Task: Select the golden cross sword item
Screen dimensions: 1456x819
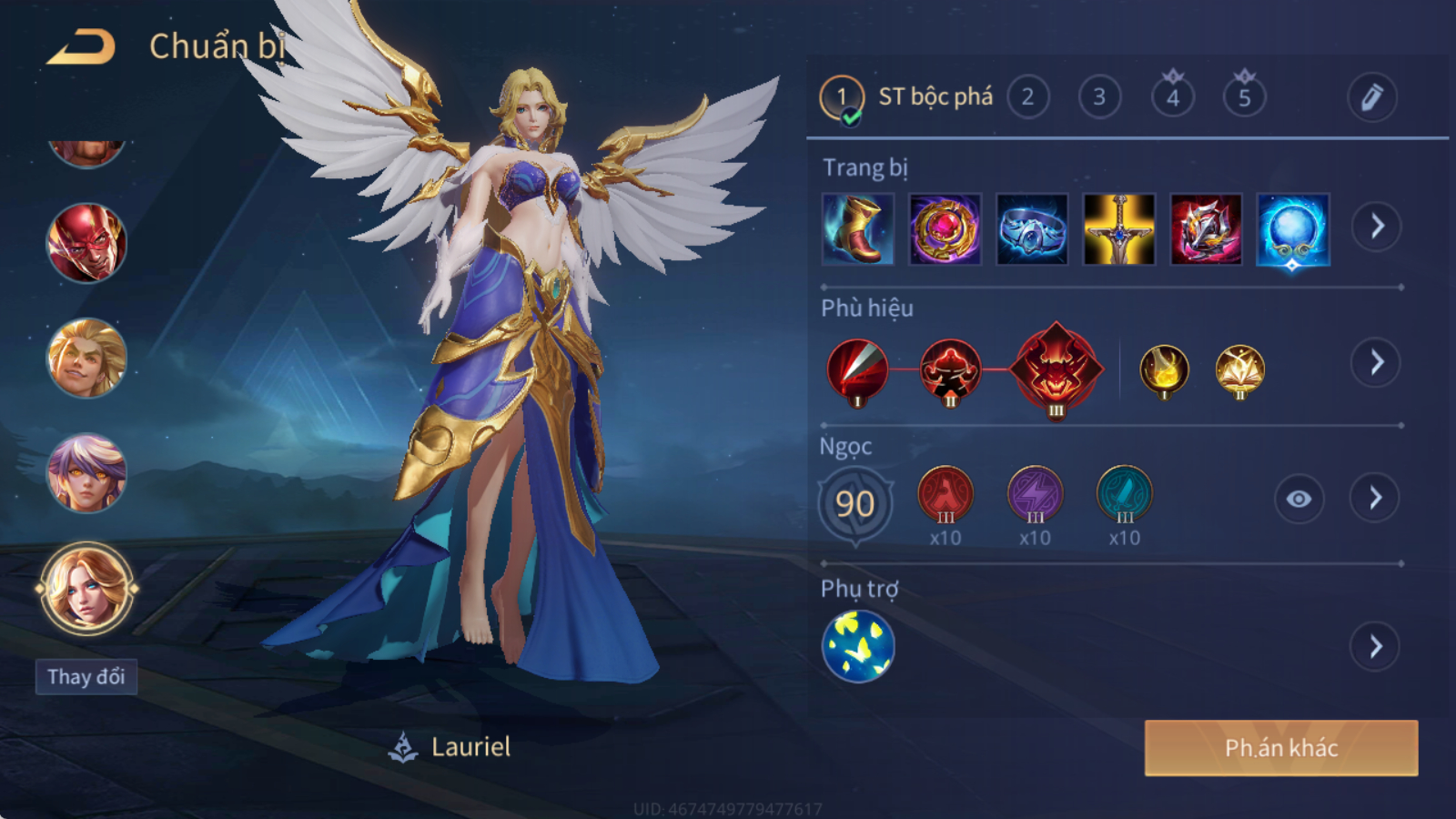Action: tap(1119, 228)
